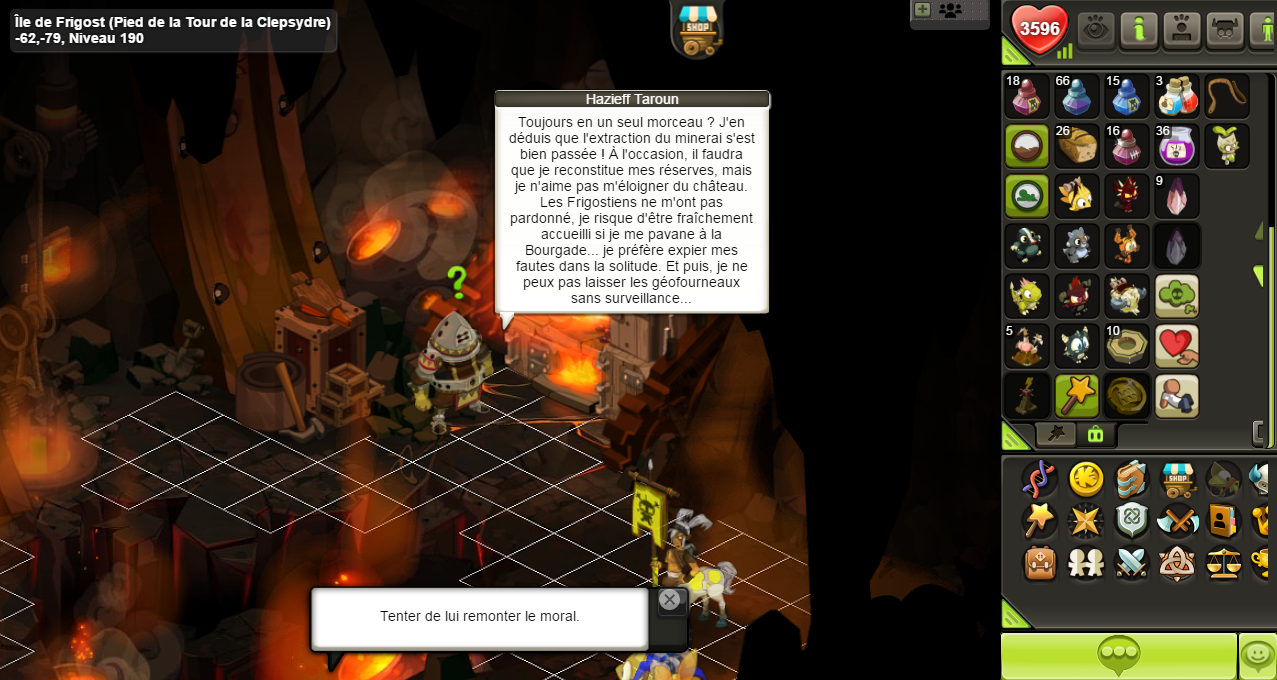The image size is (1277, 680).
Task: Select the pink crystal slot with 9
Action: tap(1176, 196)
